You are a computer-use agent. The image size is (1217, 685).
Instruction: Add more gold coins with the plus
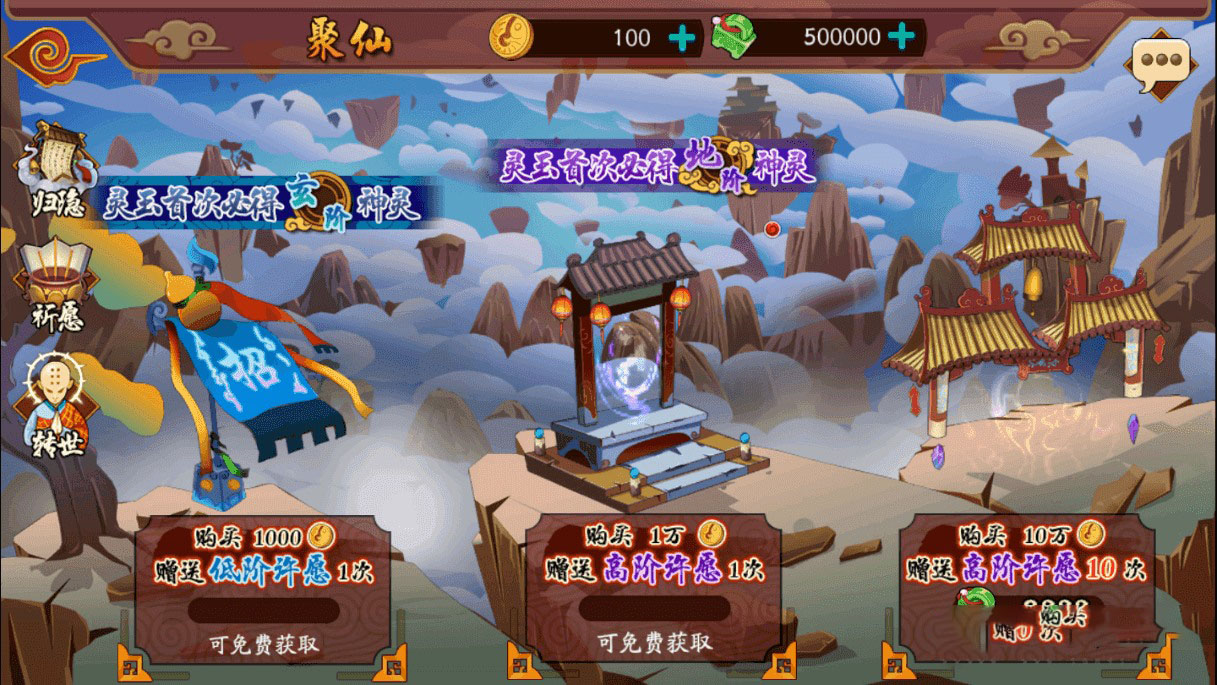(x=682, y=38)
